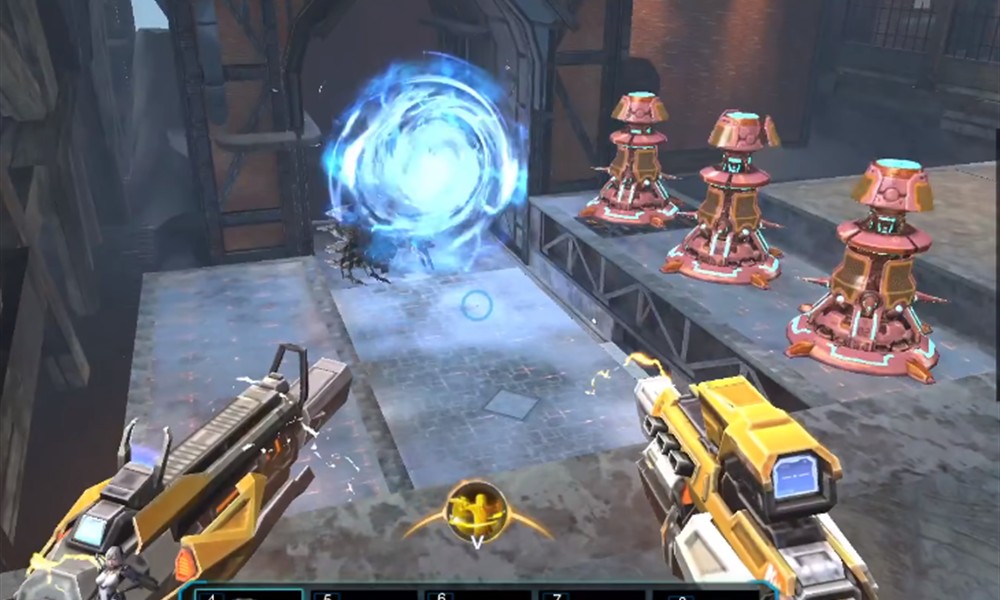Viewport: 1000px width, 600px height.
Task: Choose hotbar slot number 5
Action: pyautogui.click(x=365, y=594)
